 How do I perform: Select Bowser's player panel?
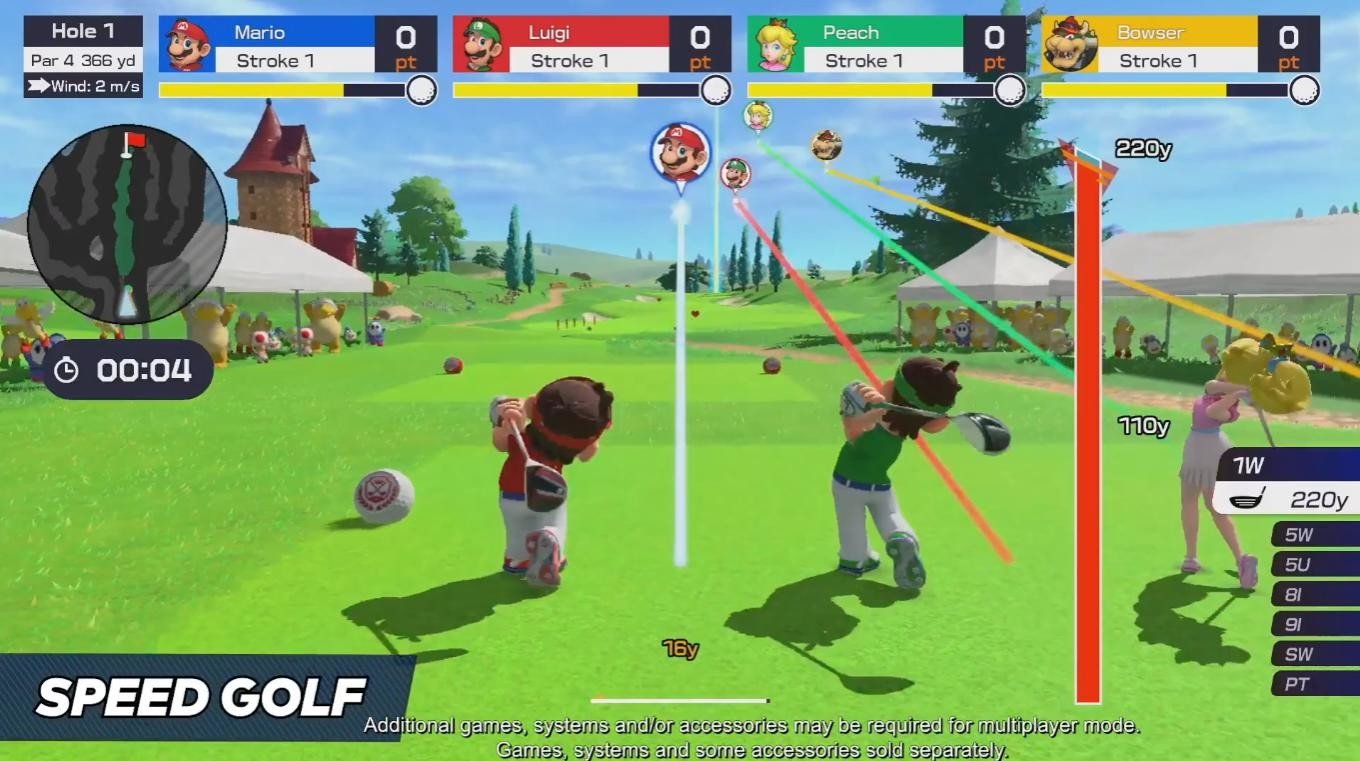point(1180,45)
